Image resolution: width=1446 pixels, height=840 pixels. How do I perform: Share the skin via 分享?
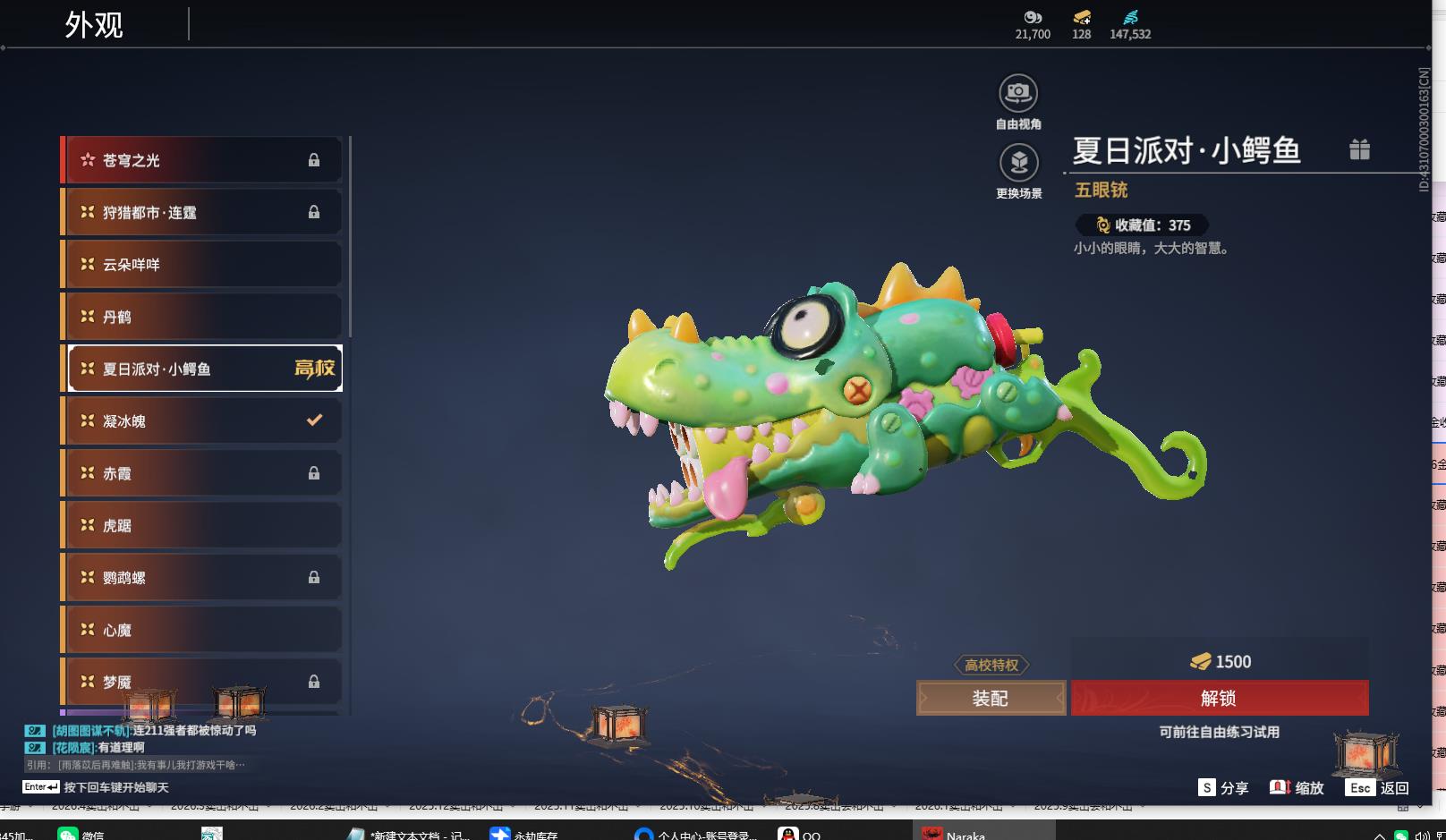click(x=1223, y=787)
